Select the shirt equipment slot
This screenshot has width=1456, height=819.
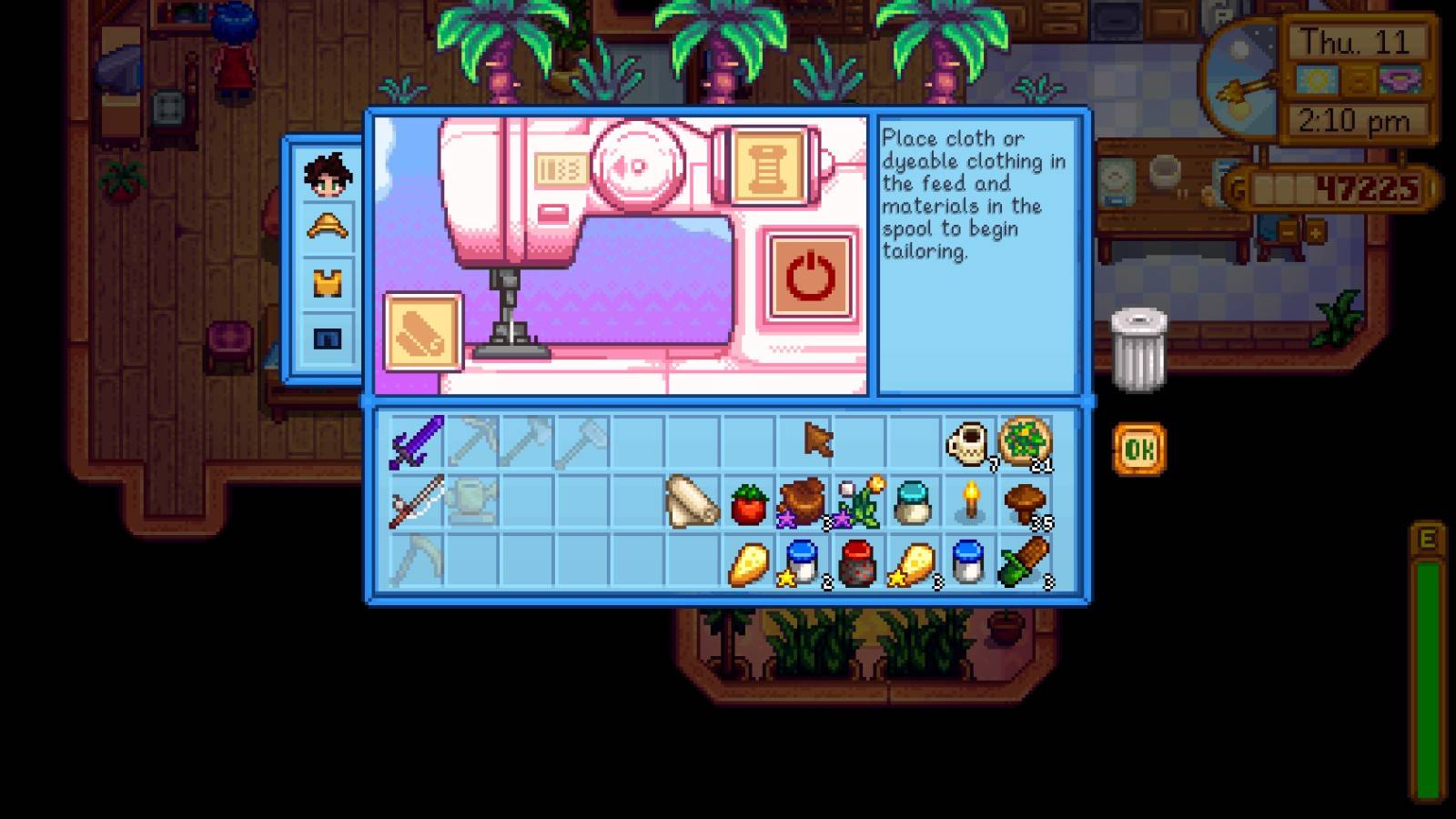[328, 283]
